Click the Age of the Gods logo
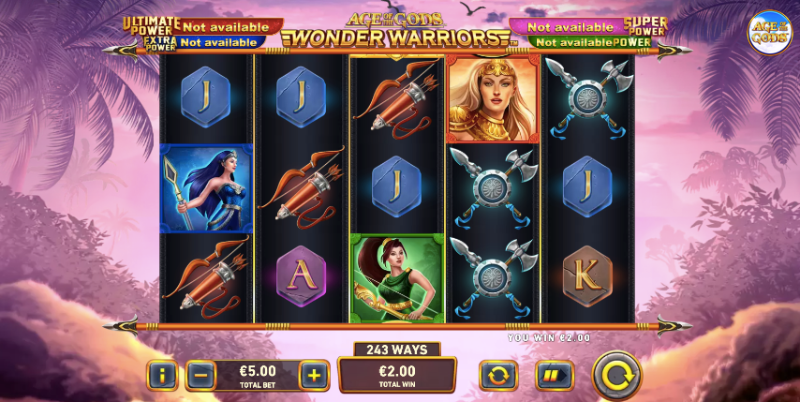800x402 pixels. point(769,32)
